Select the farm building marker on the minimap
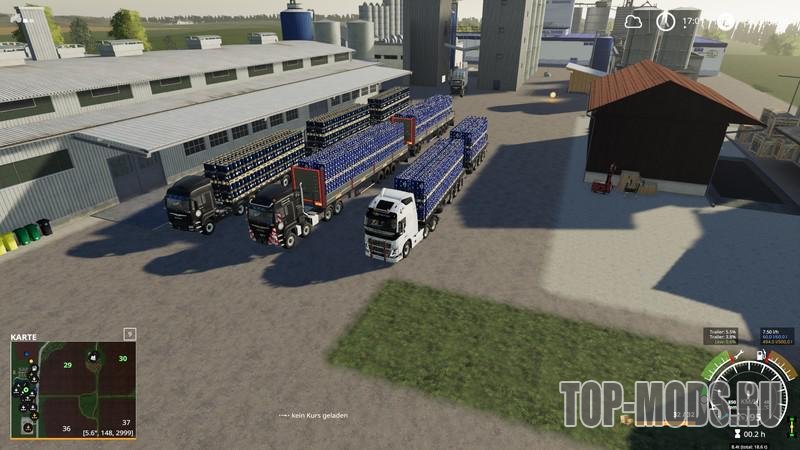 90,356
